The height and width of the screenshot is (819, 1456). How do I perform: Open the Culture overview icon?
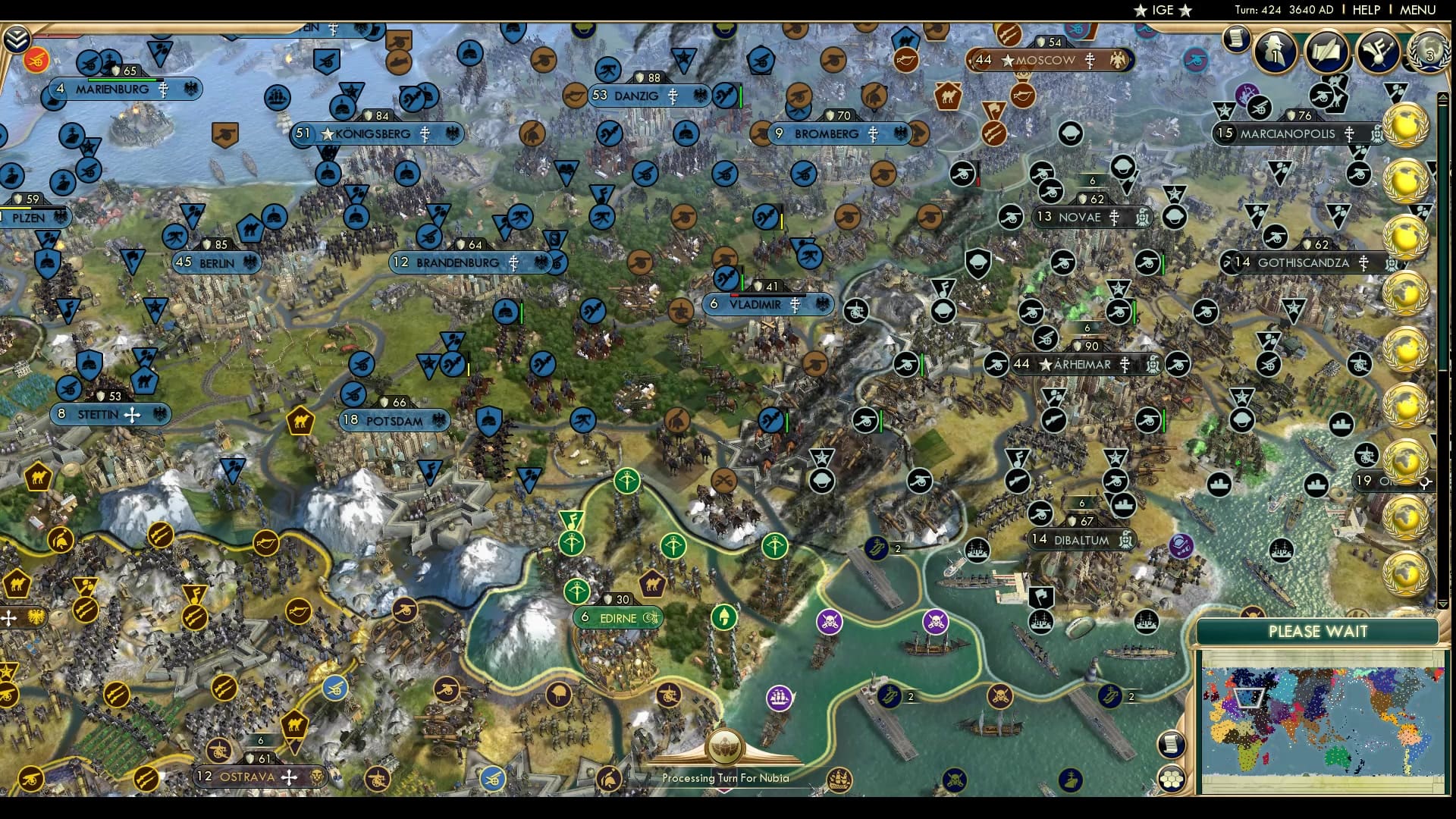click(x=1378, y=53)
